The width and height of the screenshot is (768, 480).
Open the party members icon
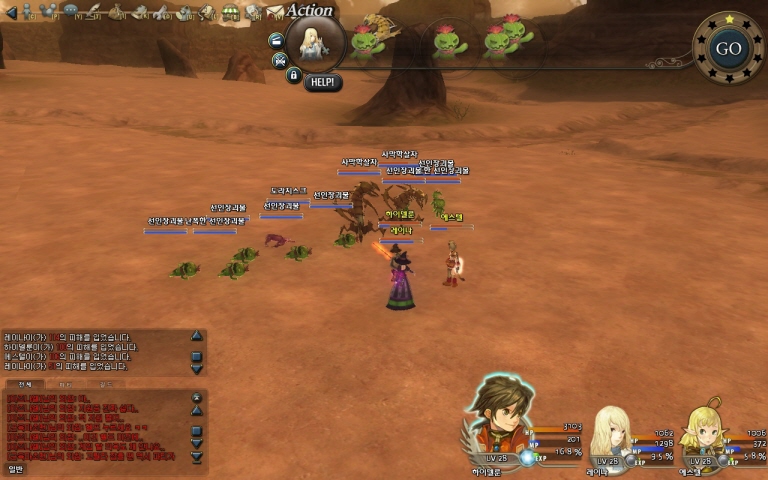tap(50, 12)
